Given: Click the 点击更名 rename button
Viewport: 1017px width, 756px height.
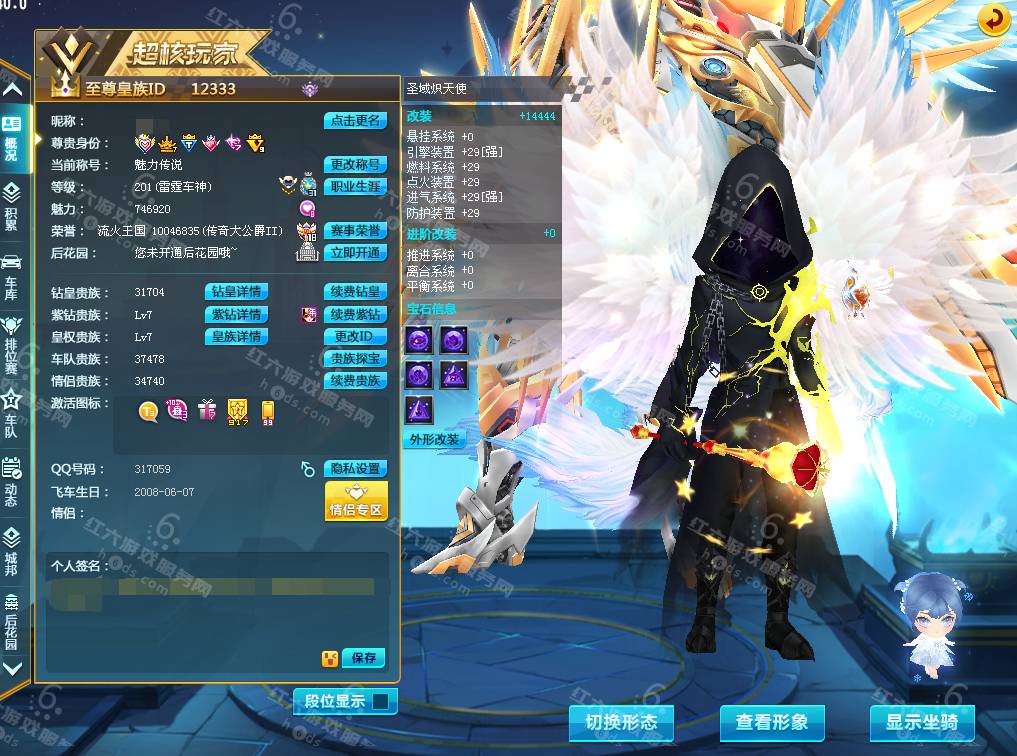Looking at the screenshot, I should 354,121.
